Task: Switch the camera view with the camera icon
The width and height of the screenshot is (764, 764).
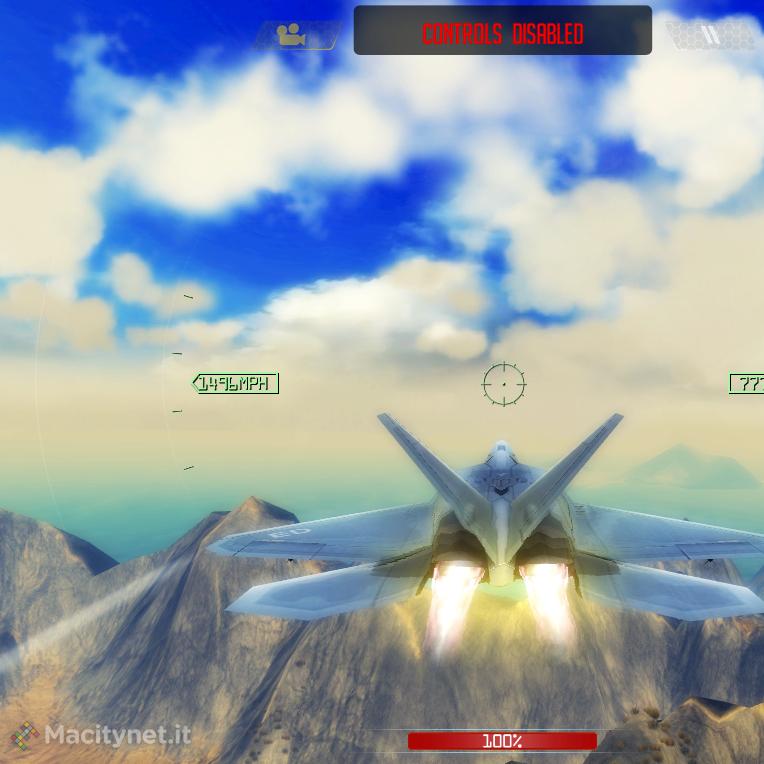Action: click(x=292, y=36)
